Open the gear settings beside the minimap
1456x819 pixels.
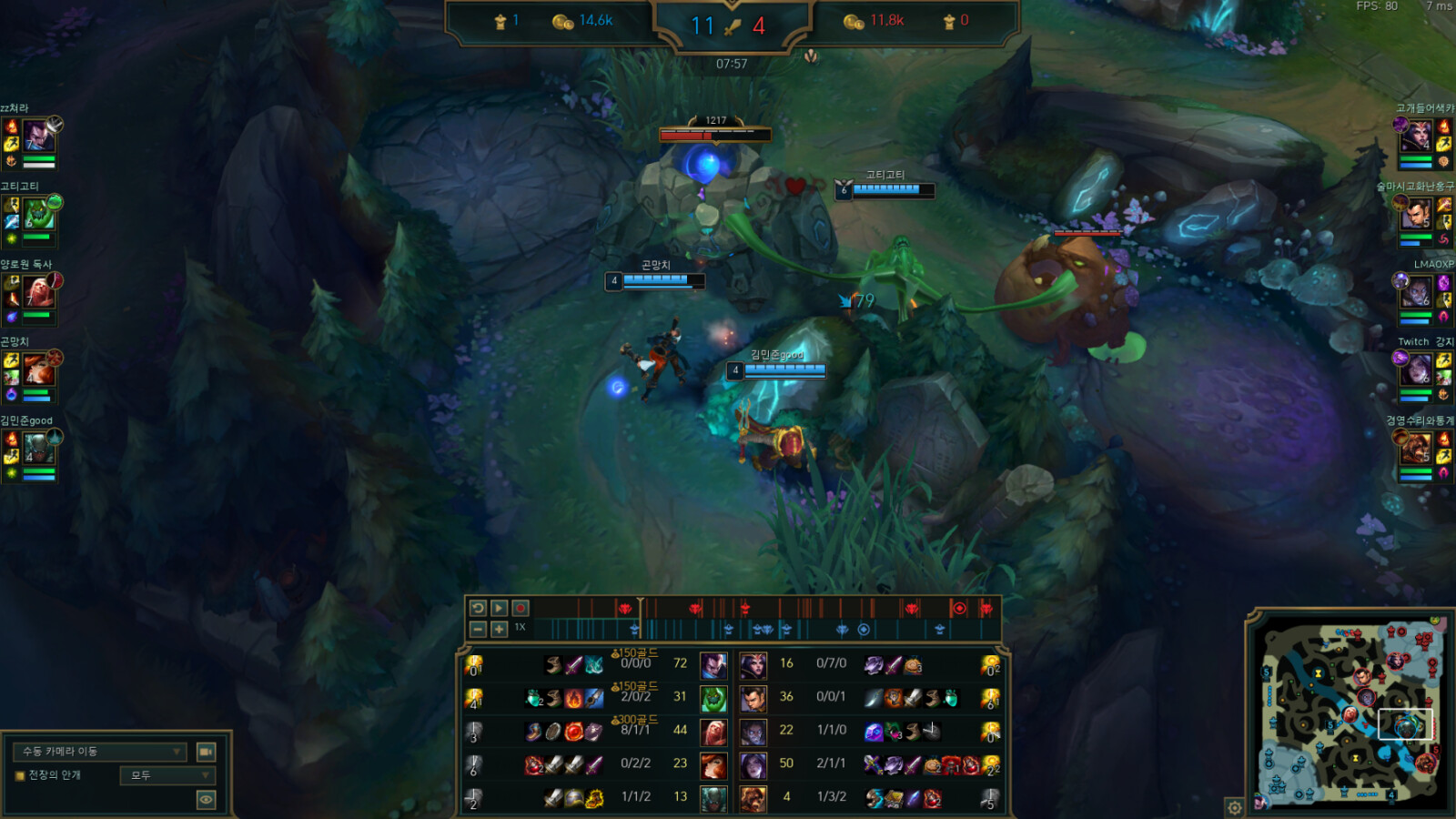click(1235, 807)
